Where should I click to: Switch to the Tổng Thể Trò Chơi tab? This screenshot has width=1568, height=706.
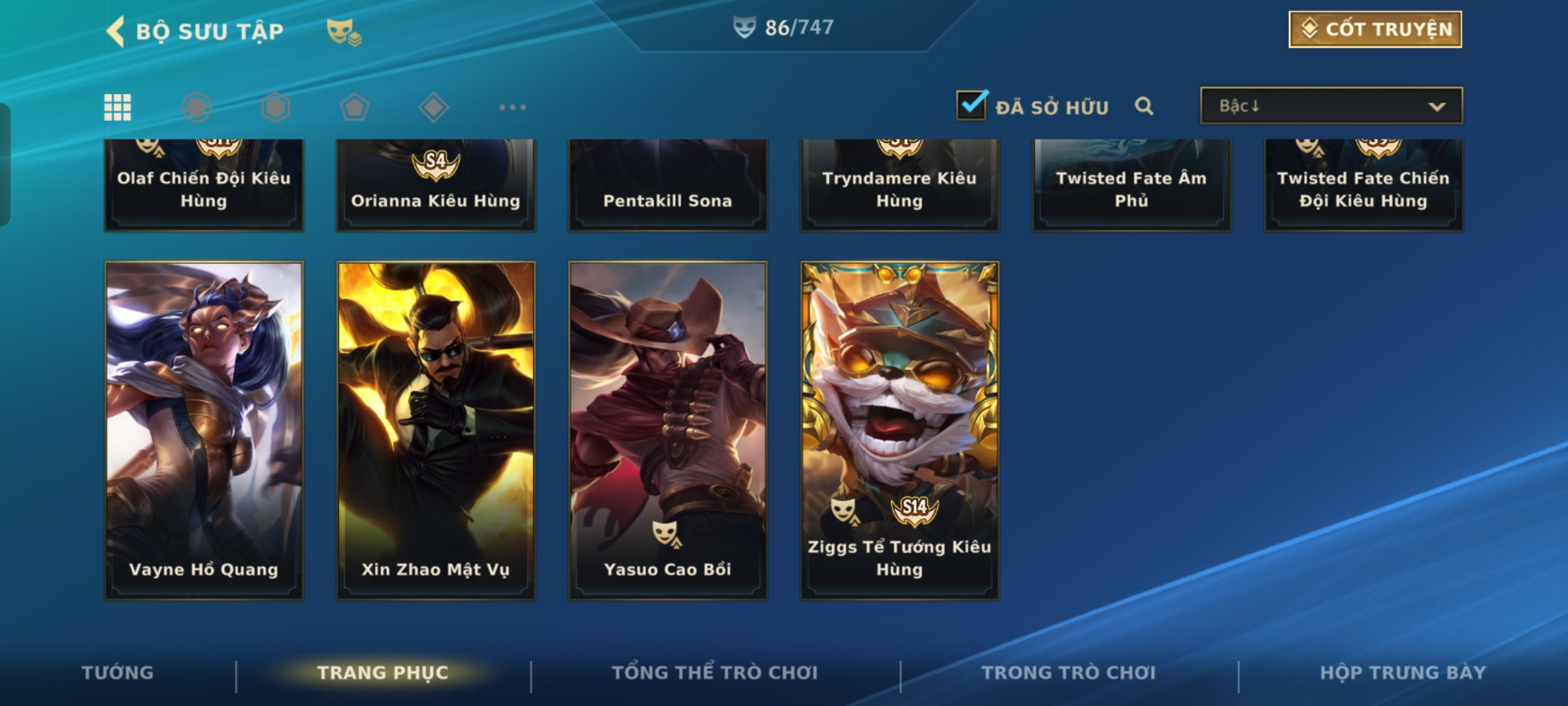coord(715,673)
